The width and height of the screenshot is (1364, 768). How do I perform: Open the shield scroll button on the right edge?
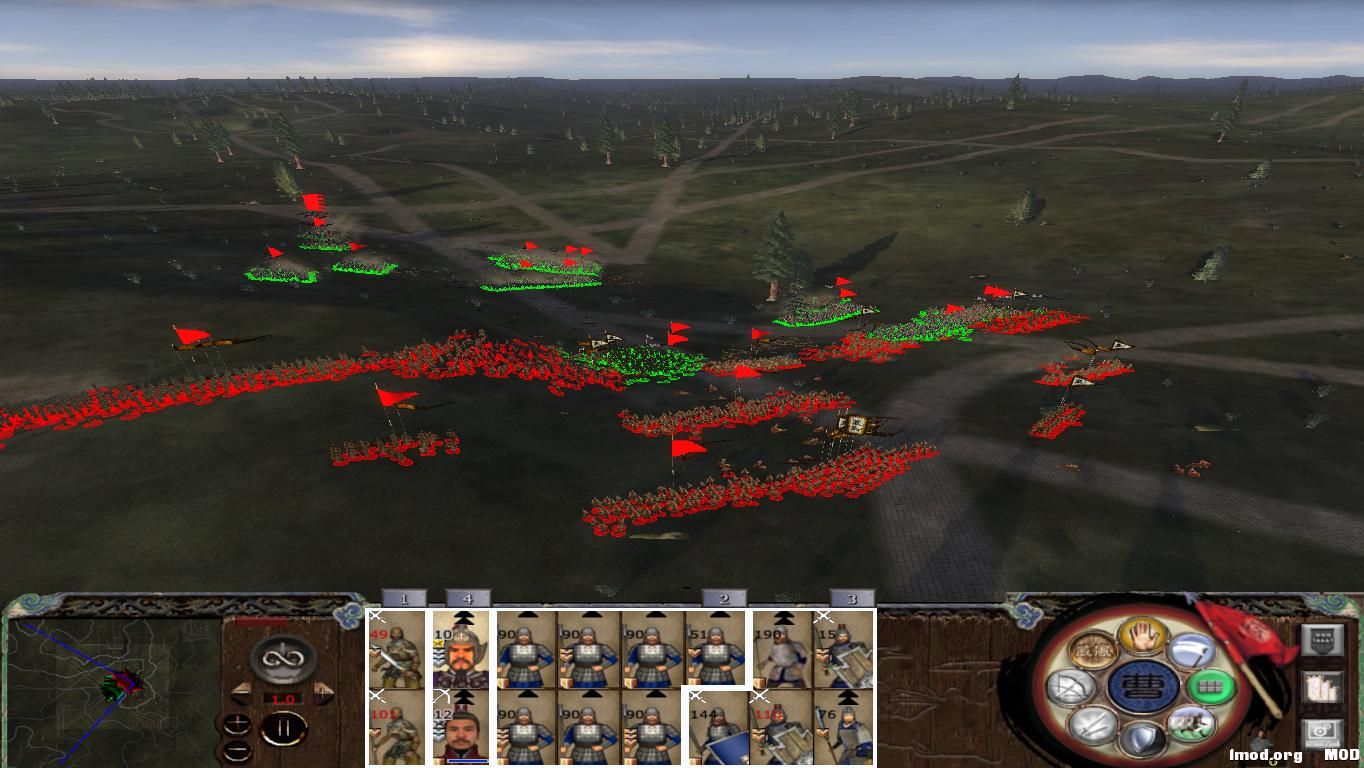1323,639
